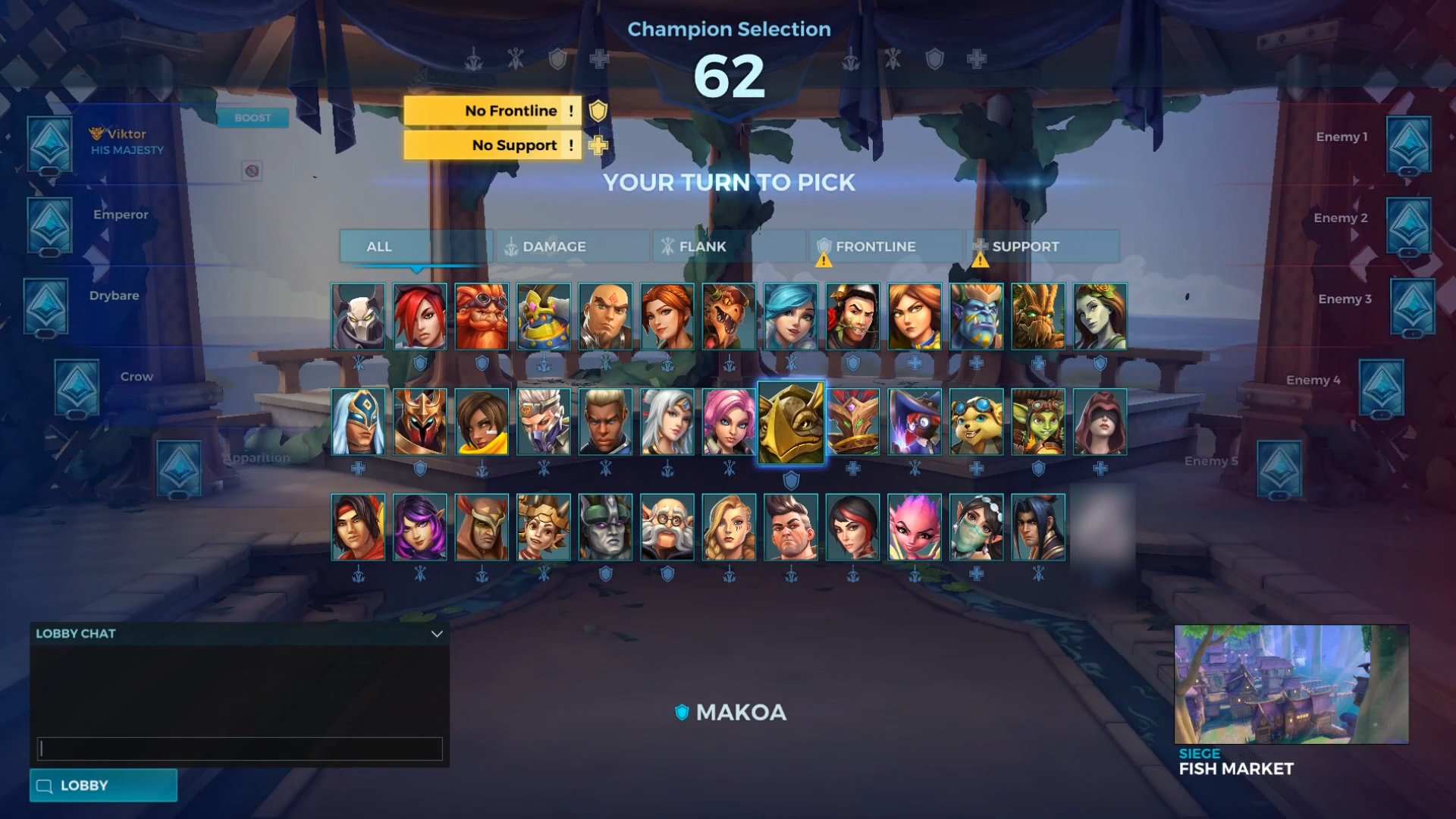Select Androxus in the champion grid
The height and width of the screenshot is (819, 1456).
(x=358, y=317)
